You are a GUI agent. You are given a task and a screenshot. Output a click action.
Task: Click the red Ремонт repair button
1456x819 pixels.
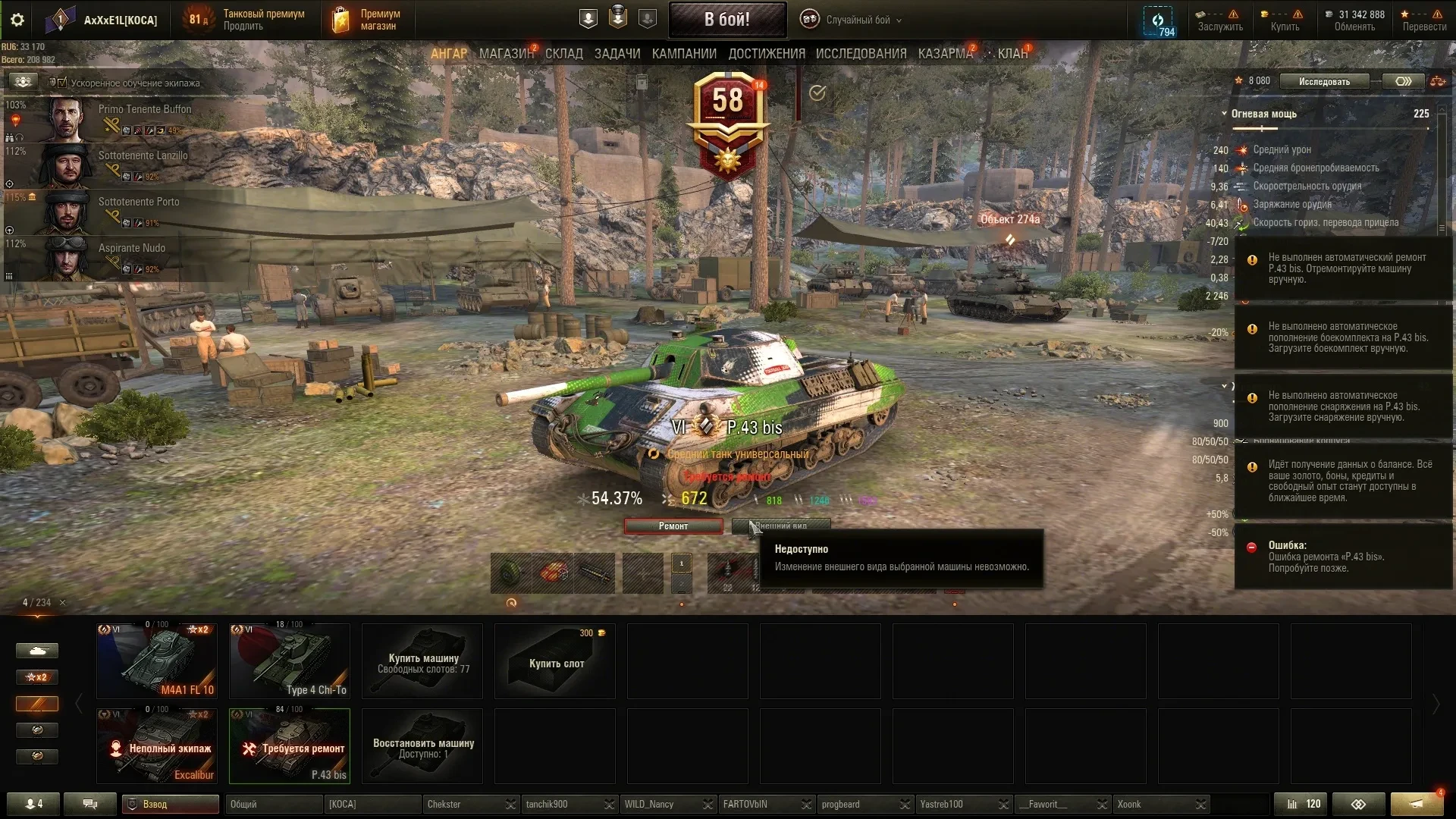click(673, 526)
